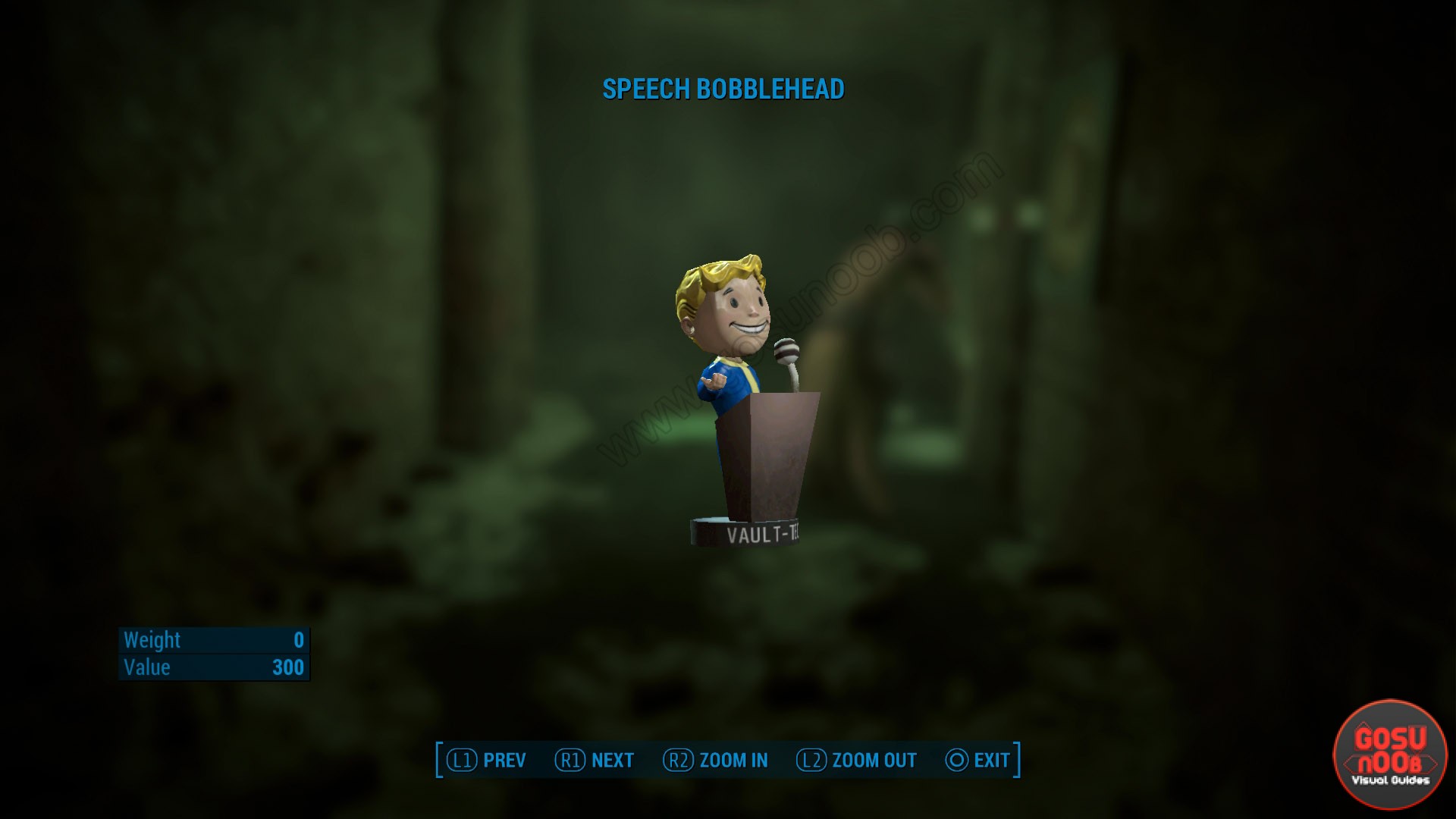The width and height of the screenshot is (1456, 819).
Task: Select NEXT to view next bobblehead
Action: 613,760
